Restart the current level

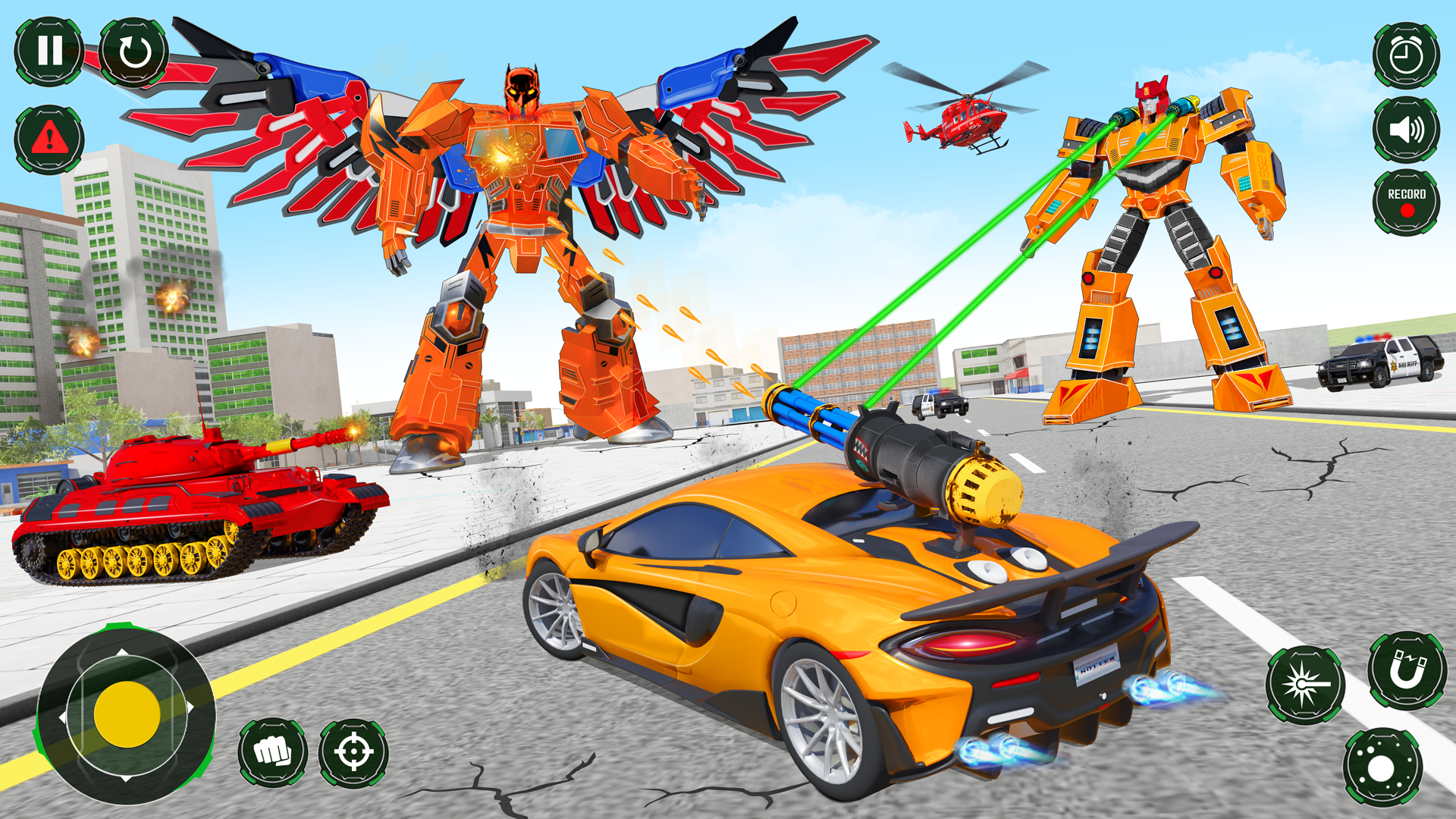click(135, 52)
